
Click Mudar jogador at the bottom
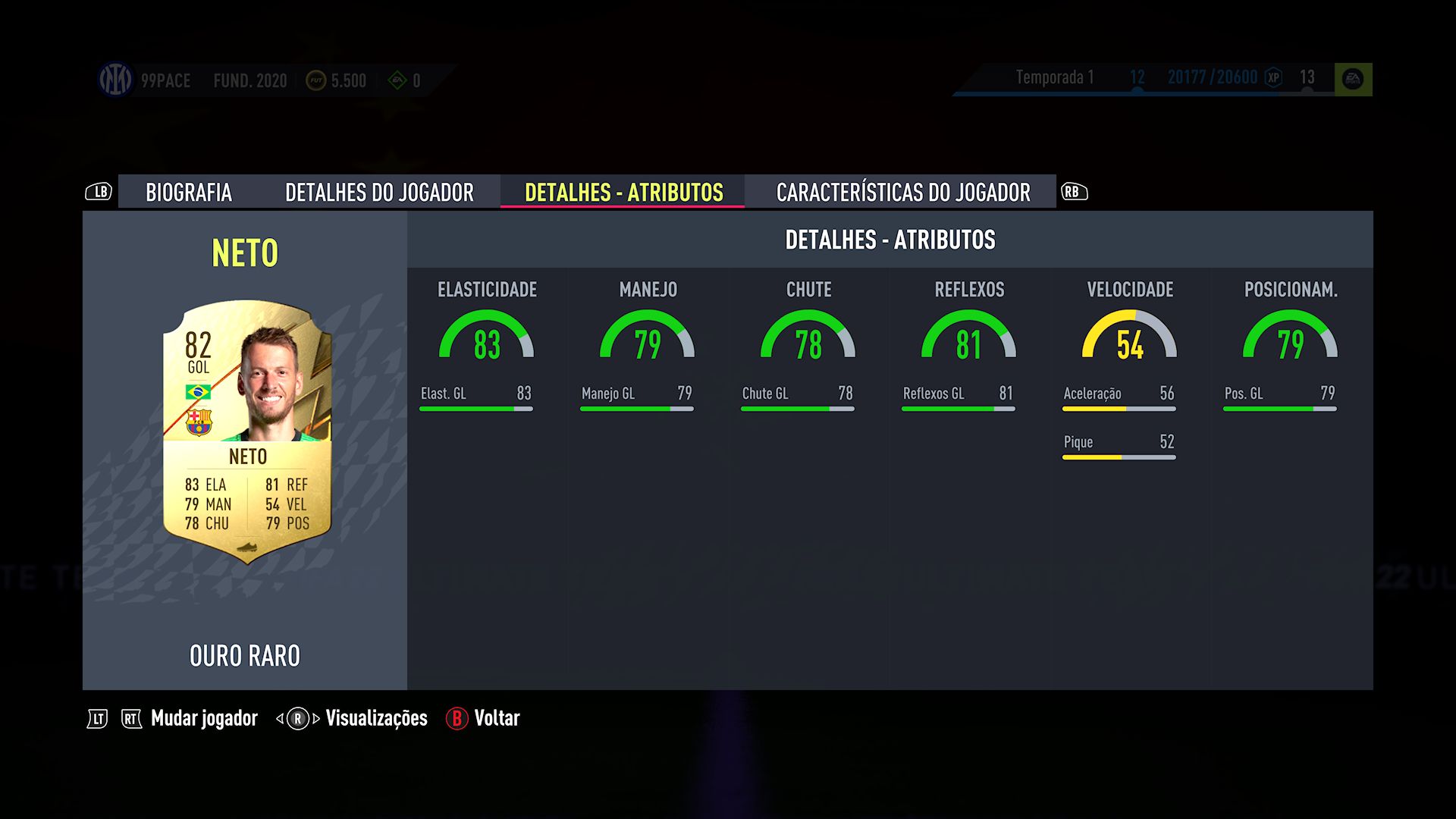[x=202, y=718]
